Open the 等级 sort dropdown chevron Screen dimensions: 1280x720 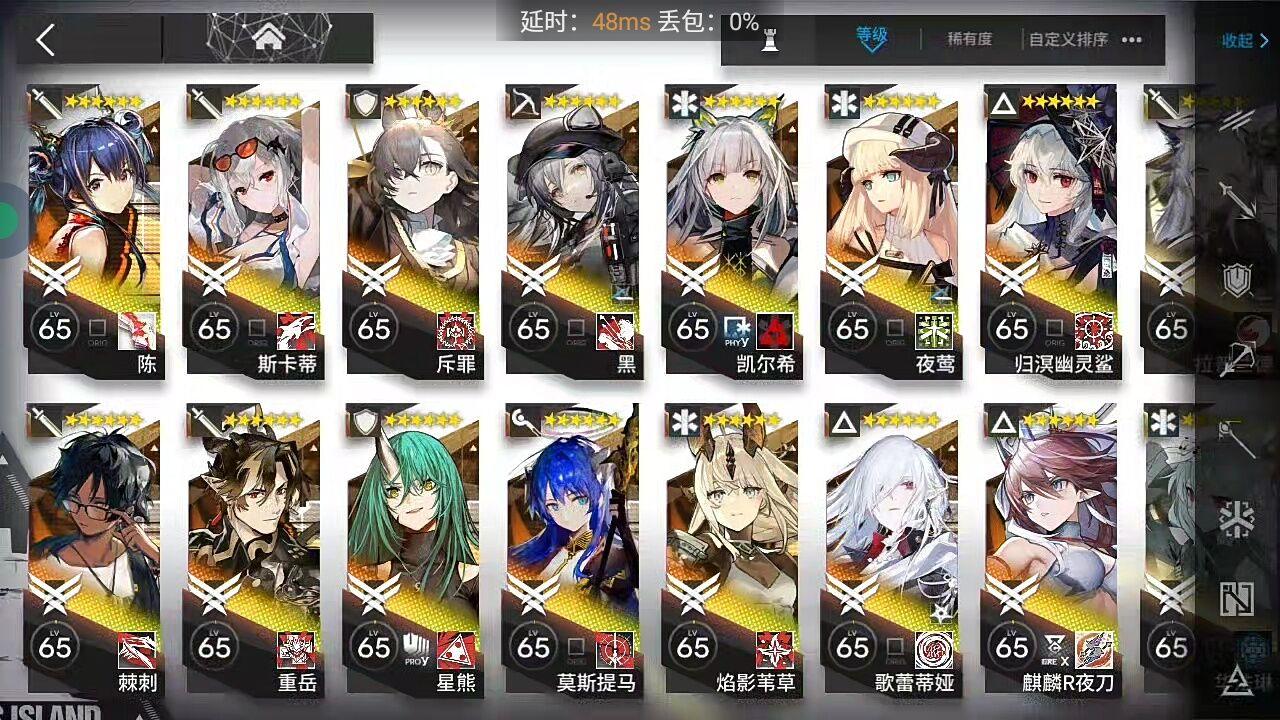tap(872, 45)
